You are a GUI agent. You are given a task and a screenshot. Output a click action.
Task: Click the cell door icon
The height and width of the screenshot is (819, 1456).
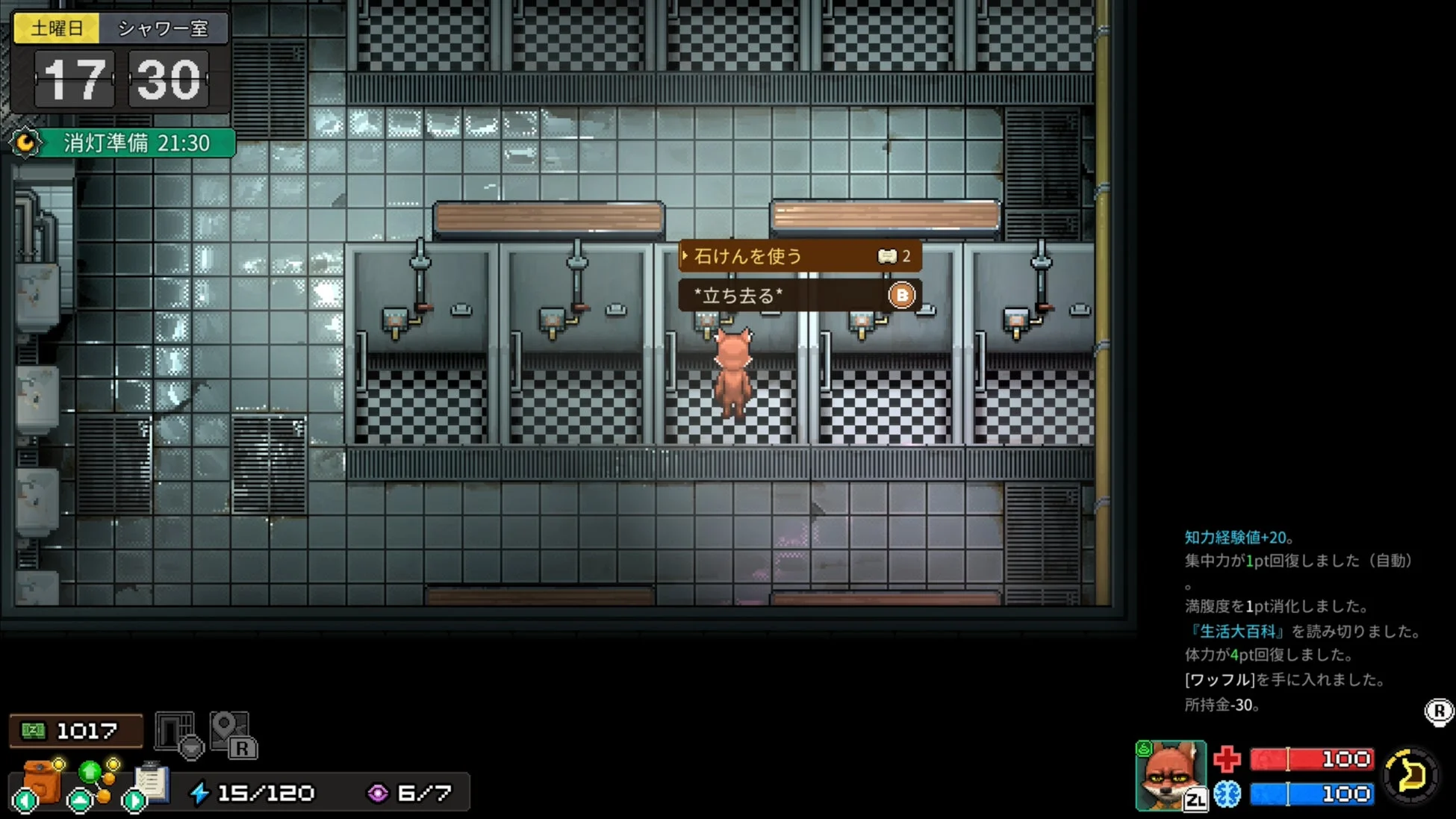pyautogui.click(x=176, y=732)
